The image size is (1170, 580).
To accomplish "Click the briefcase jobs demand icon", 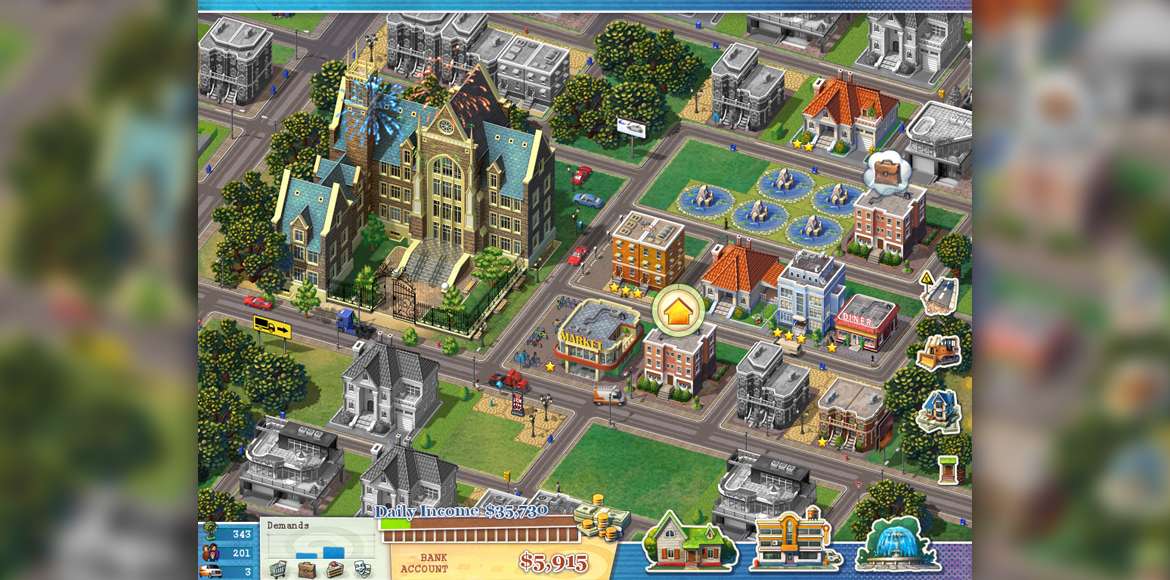I will (306, 569).
